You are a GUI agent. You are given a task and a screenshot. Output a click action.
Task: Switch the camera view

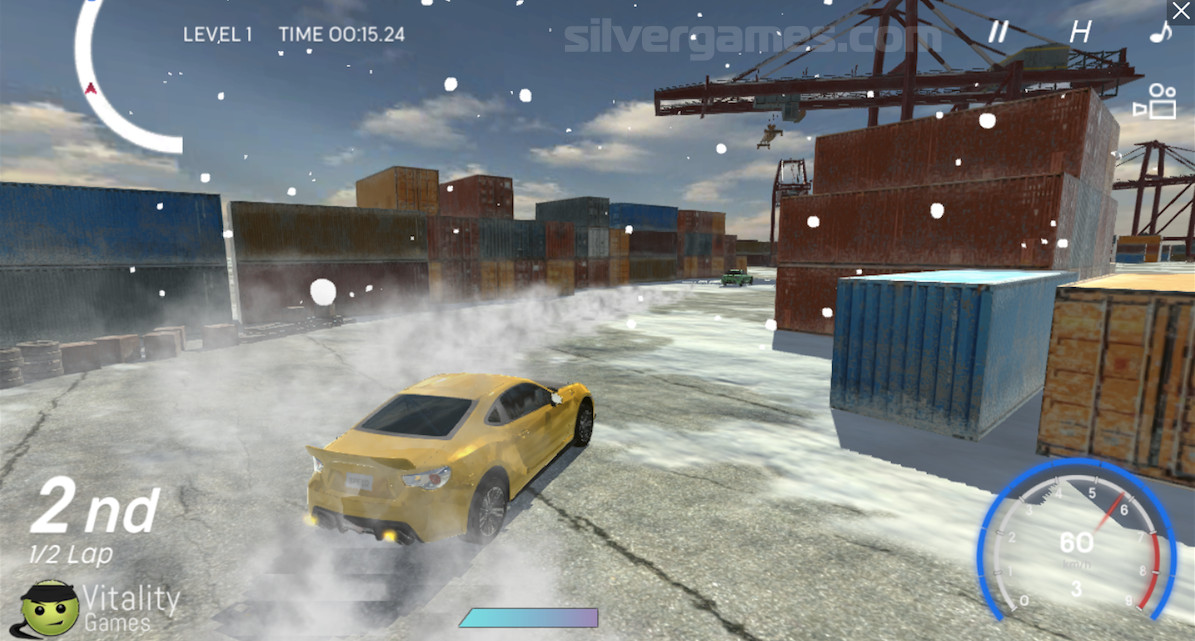point(1155,102)
